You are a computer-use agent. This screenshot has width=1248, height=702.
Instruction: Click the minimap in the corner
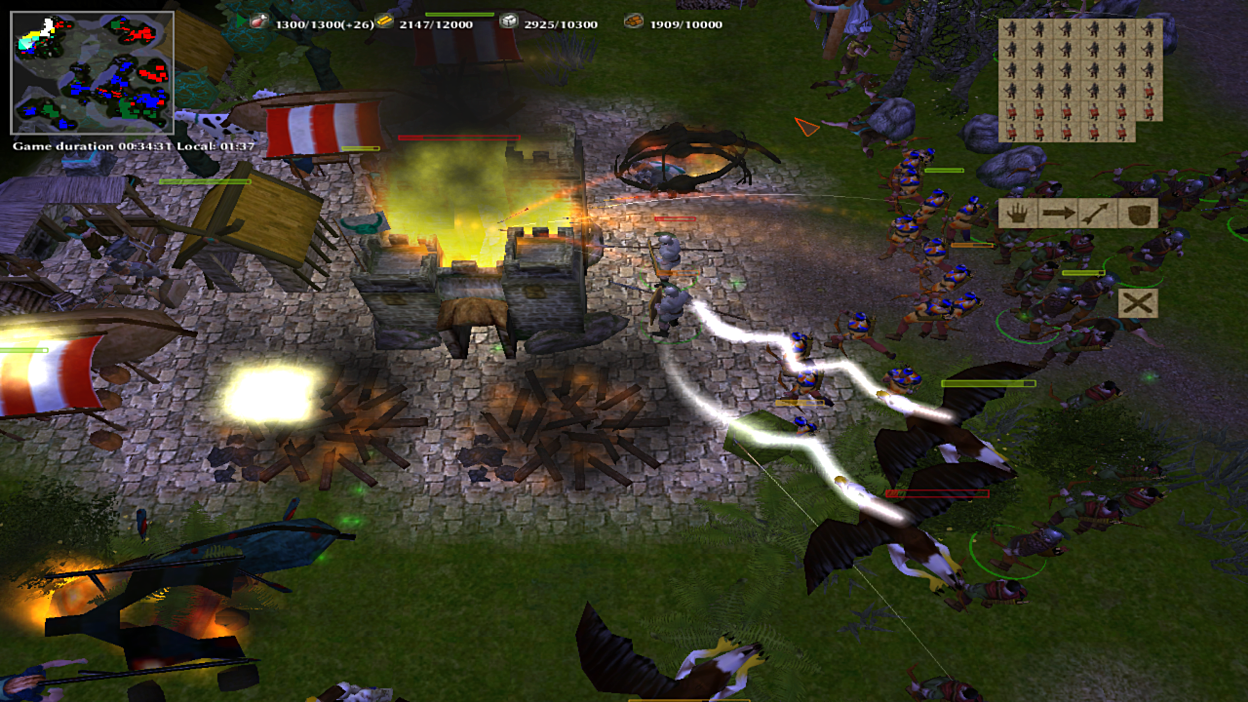92,73
